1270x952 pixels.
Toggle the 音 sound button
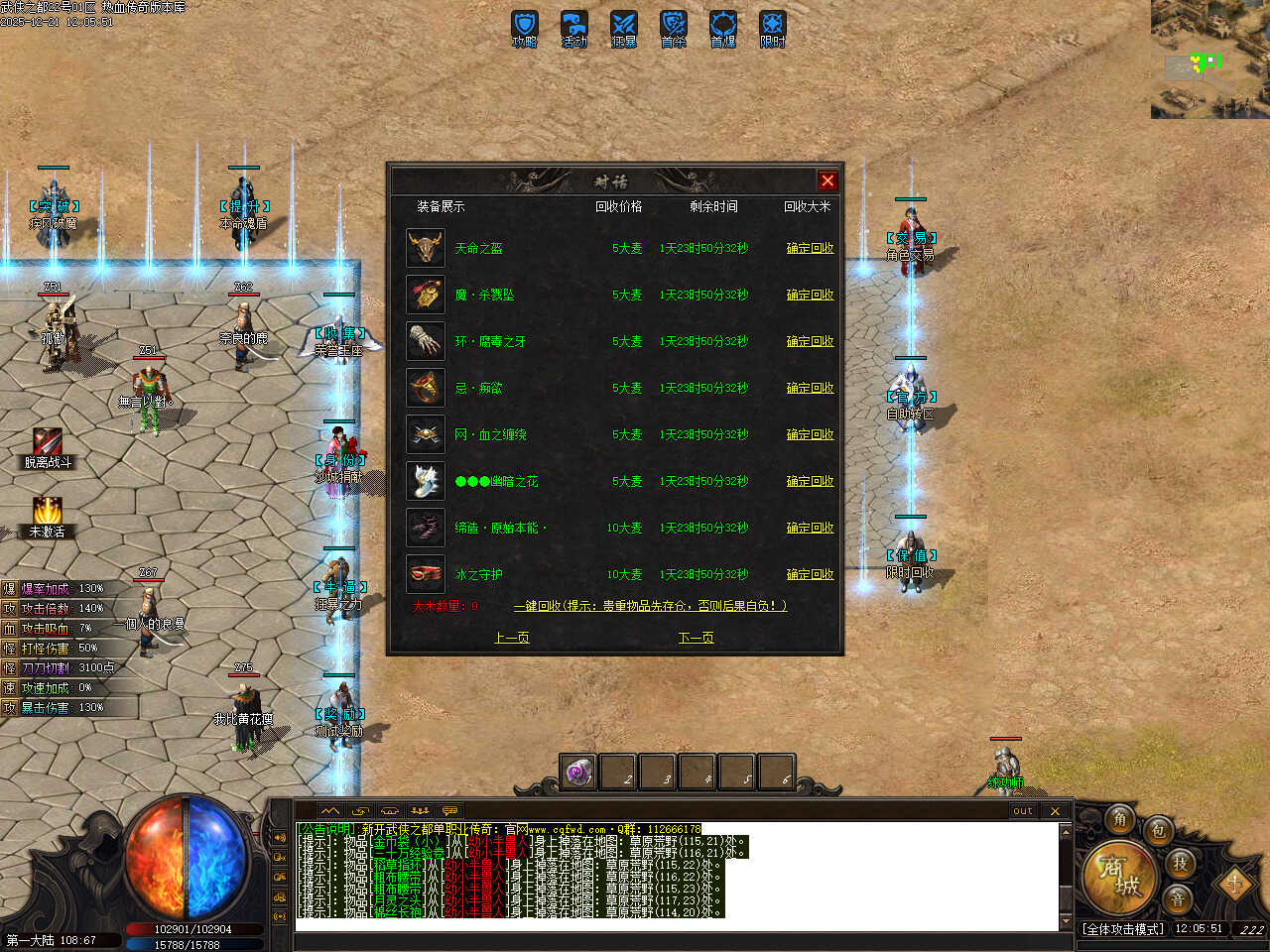(1178, 898)
